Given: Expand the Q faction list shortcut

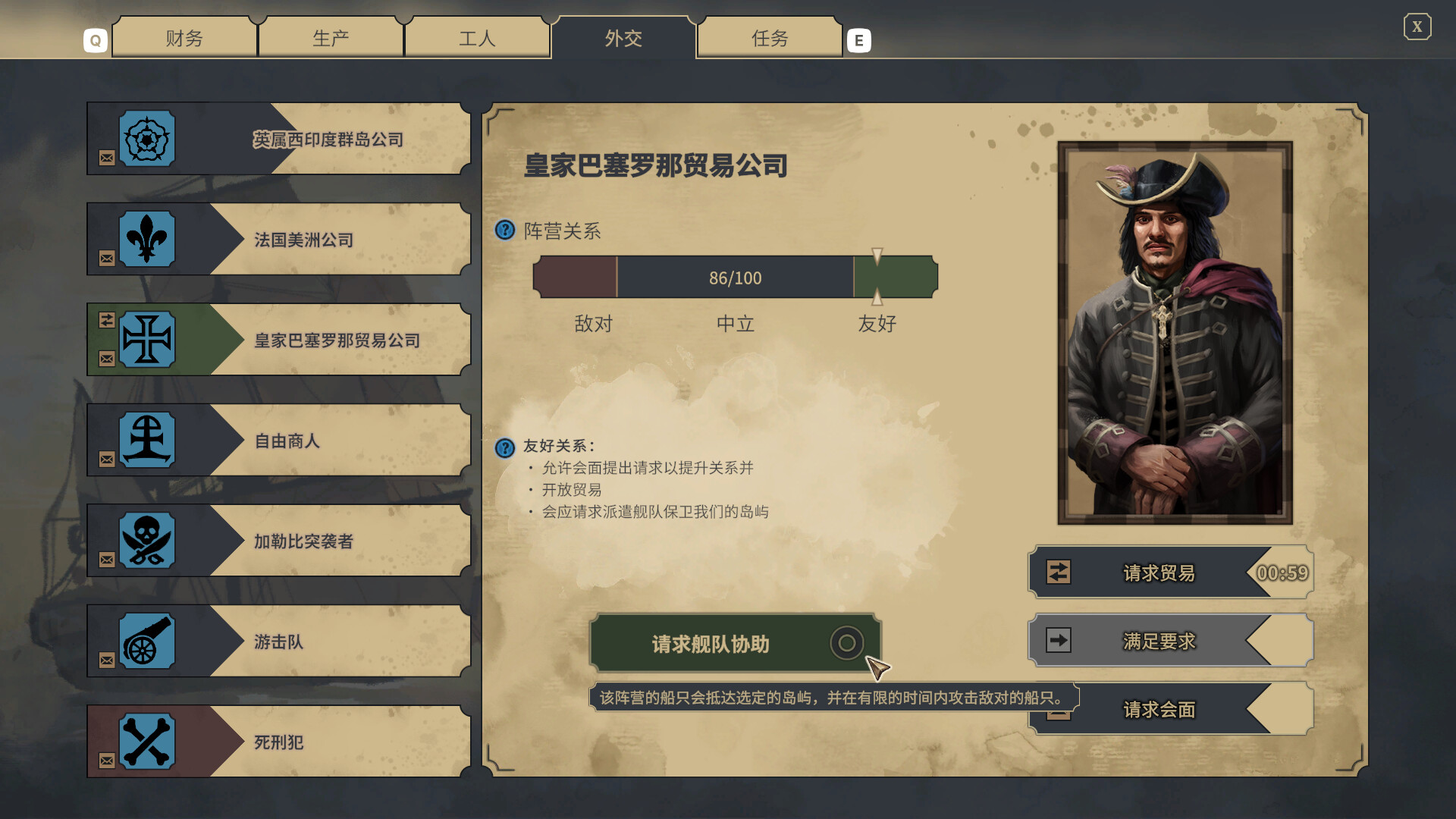Looking at the screenshot, I should [x=95, y=39].
